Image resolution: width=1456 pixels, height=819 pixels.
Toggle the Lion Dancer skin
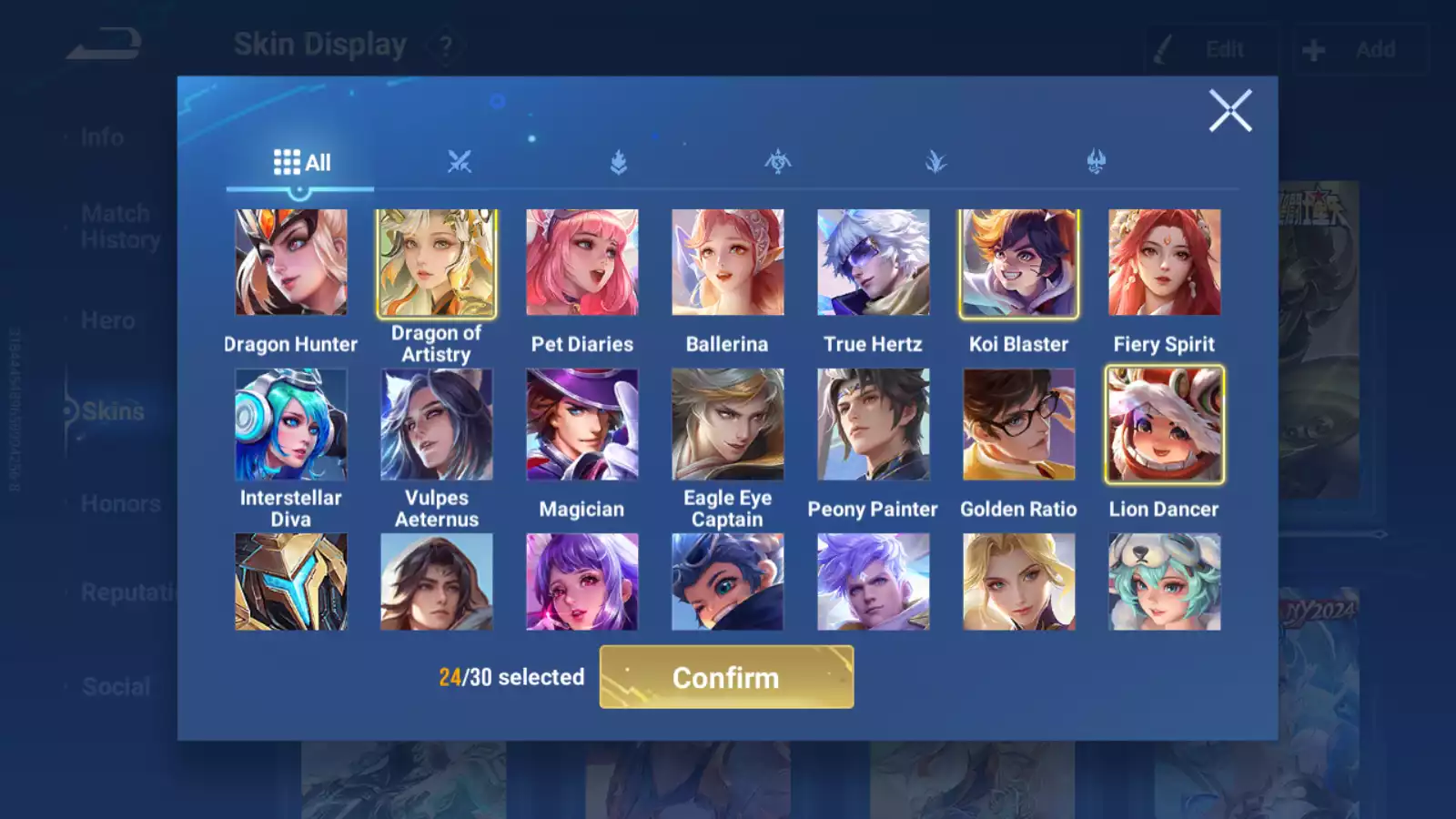coord(1165,424)
